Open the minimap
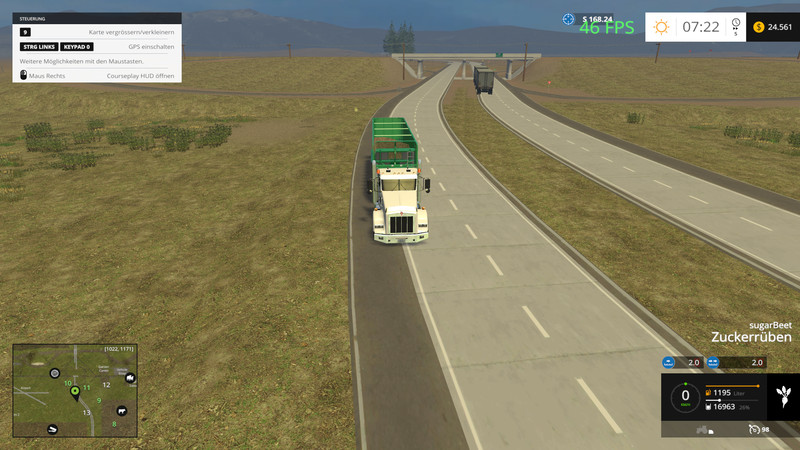The image size is (800, 450). [75, 392]
